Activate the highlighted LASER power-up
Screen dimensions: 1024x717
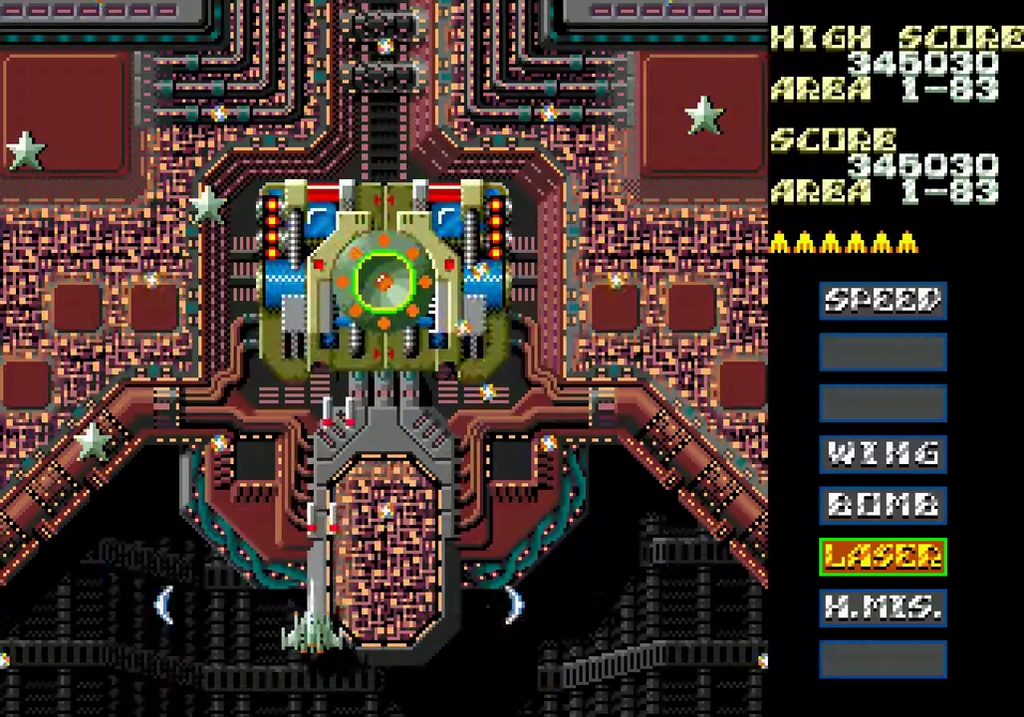[x=883, y=556]
